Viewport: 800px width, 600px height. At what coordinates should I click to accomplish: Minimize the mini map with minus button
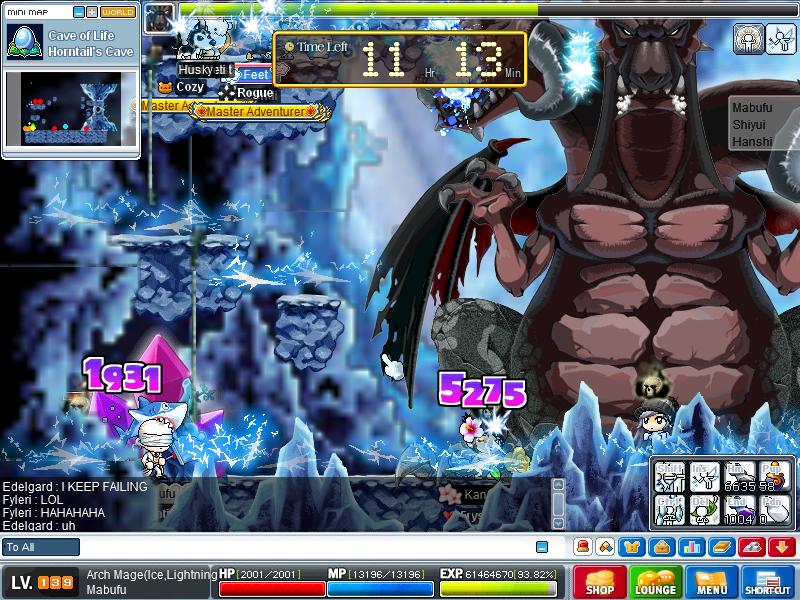79,12
